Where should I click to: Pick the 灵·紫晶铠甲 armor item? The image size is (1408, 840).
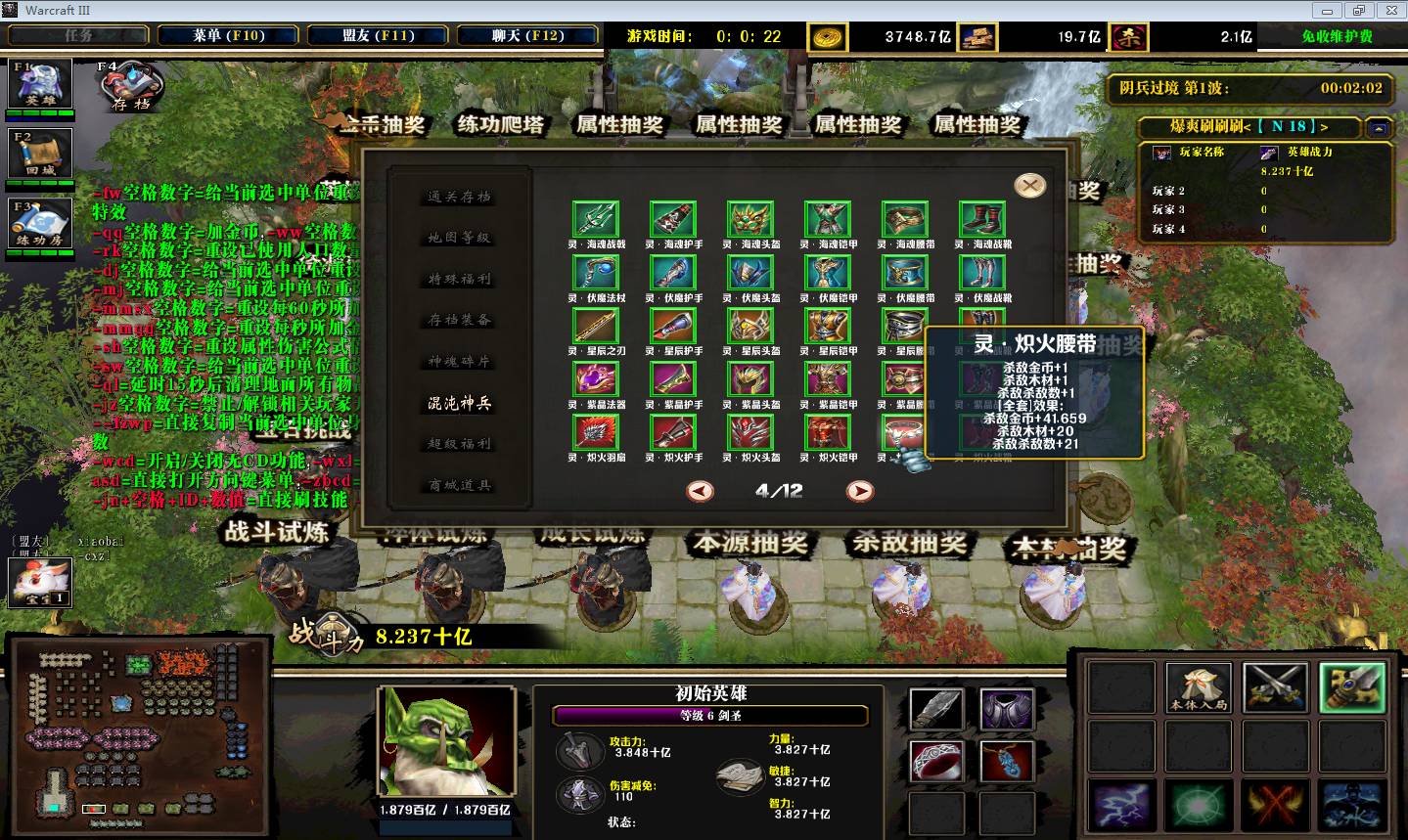828,379
